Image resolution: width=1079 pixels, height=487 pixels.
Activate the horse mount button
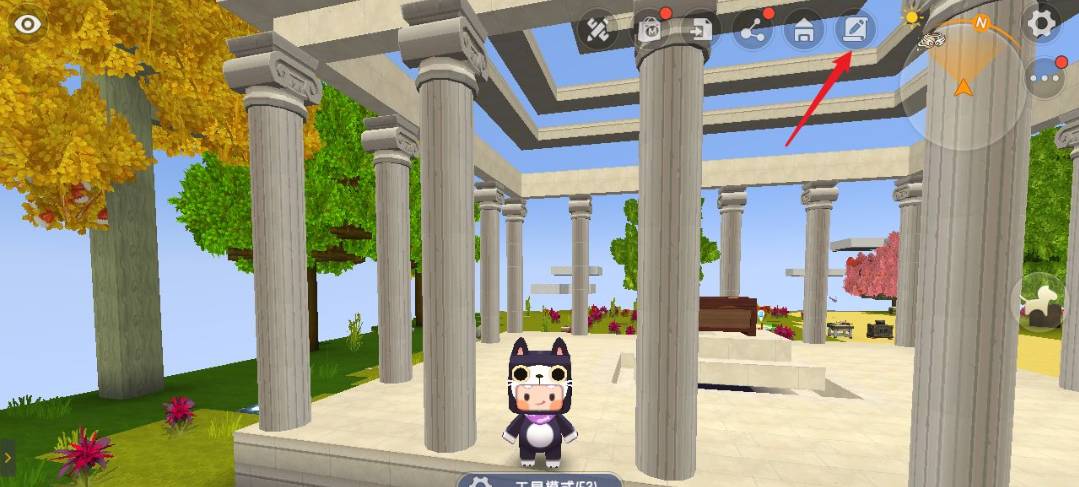[1042, 301]
